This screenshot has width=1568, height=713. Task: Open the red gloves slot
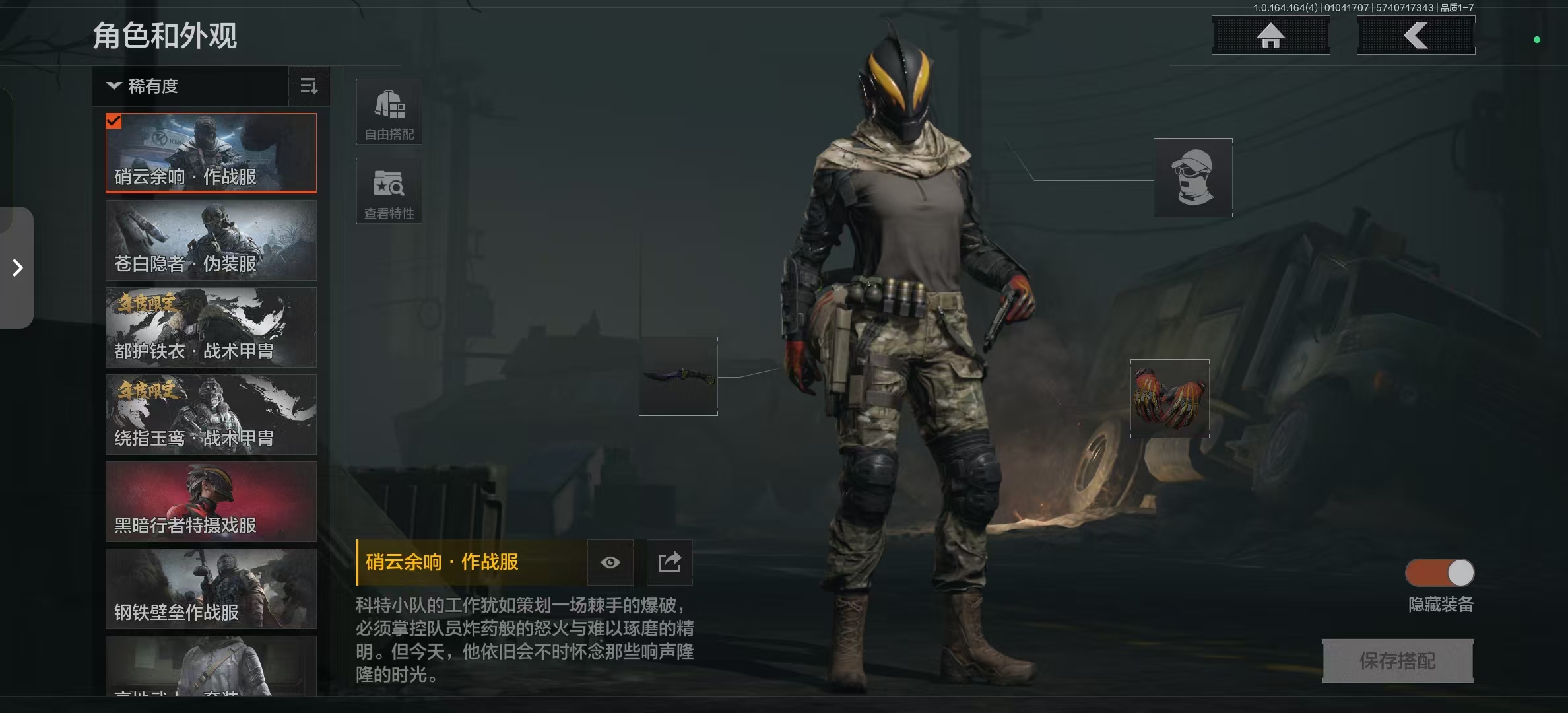1169,399
